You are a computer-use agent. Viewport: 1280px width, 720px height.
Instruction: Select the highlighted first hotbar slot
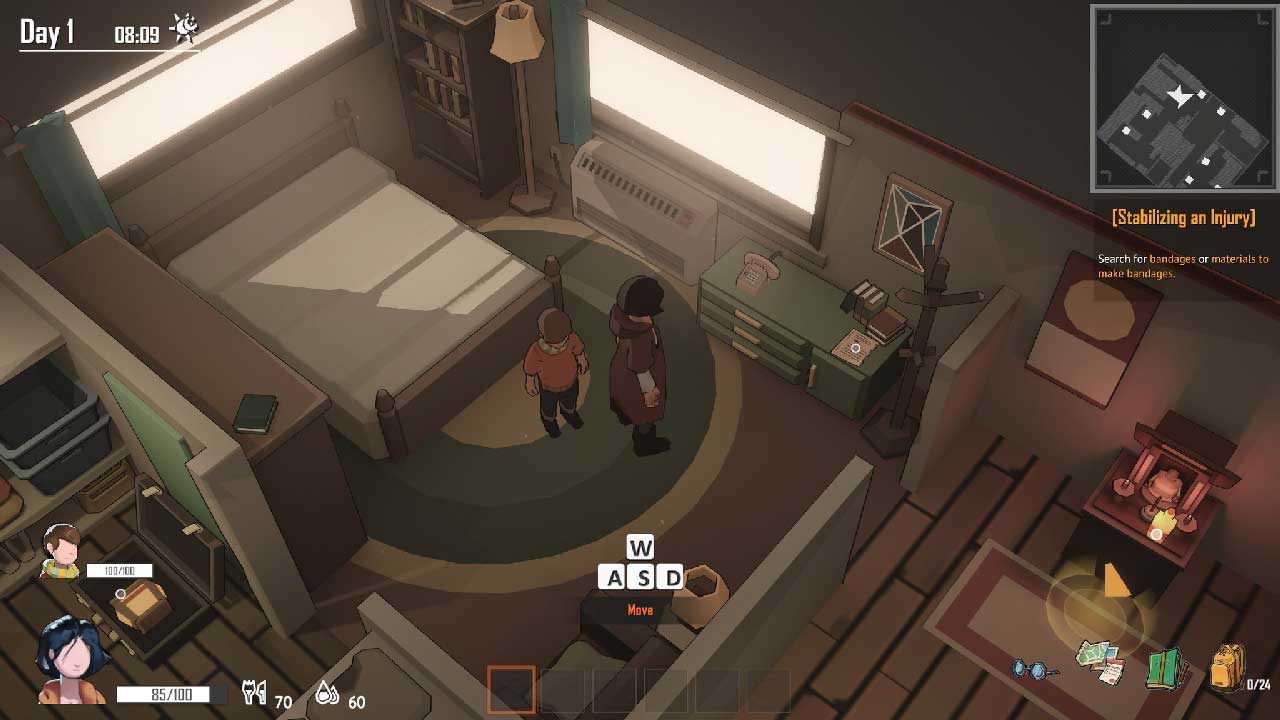point(512,690)
